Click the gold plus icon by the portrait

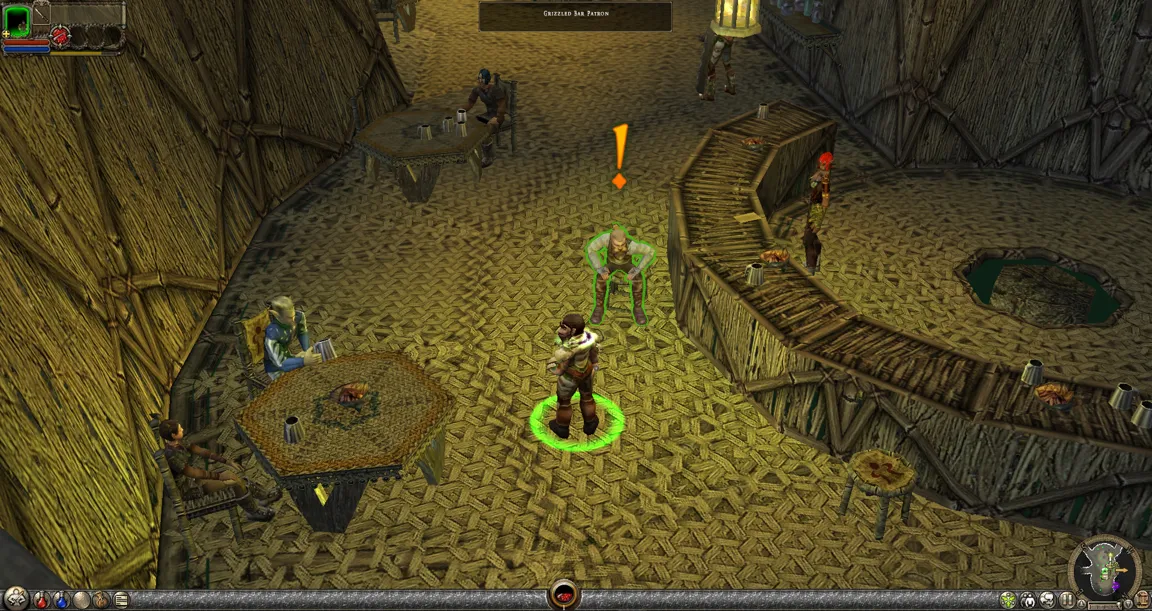(6, 34)
